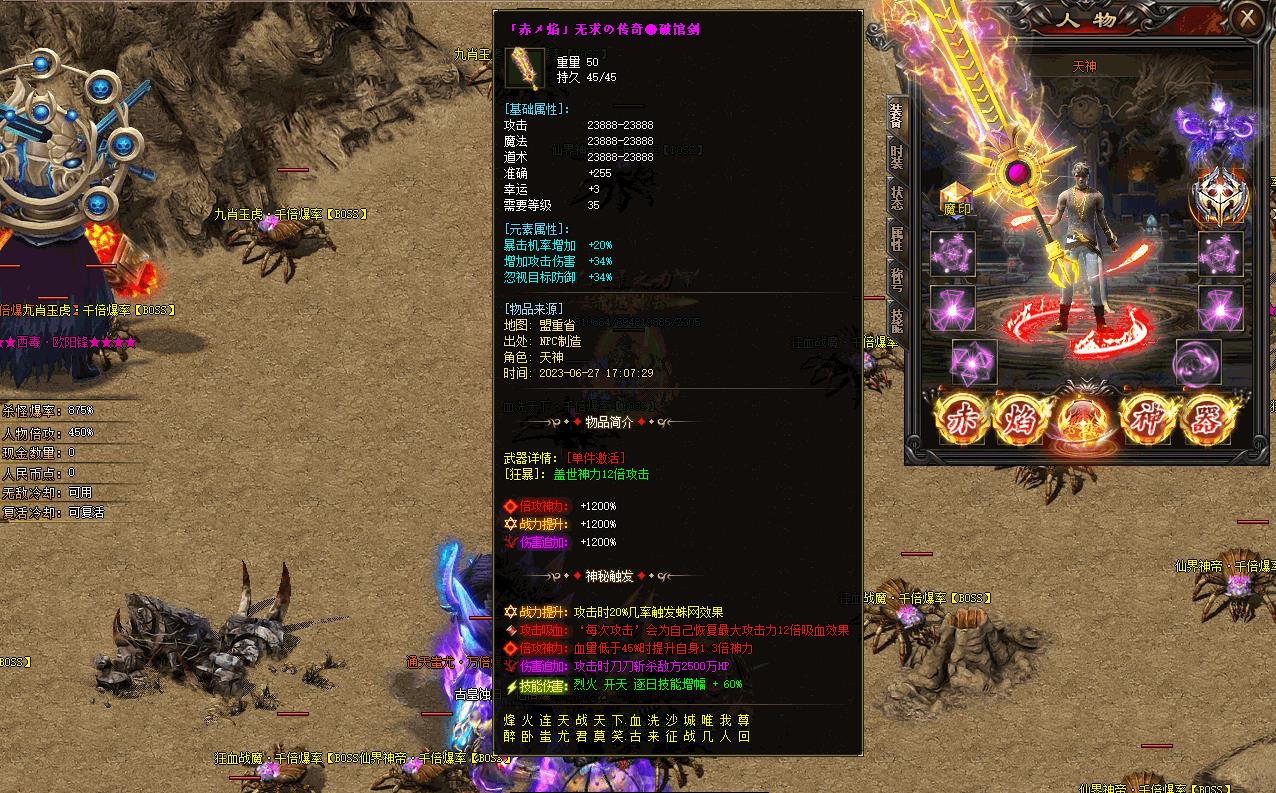Click the 赤 flame orb slot
This screenshot has width=1276, height=793.
coord(961,420)
